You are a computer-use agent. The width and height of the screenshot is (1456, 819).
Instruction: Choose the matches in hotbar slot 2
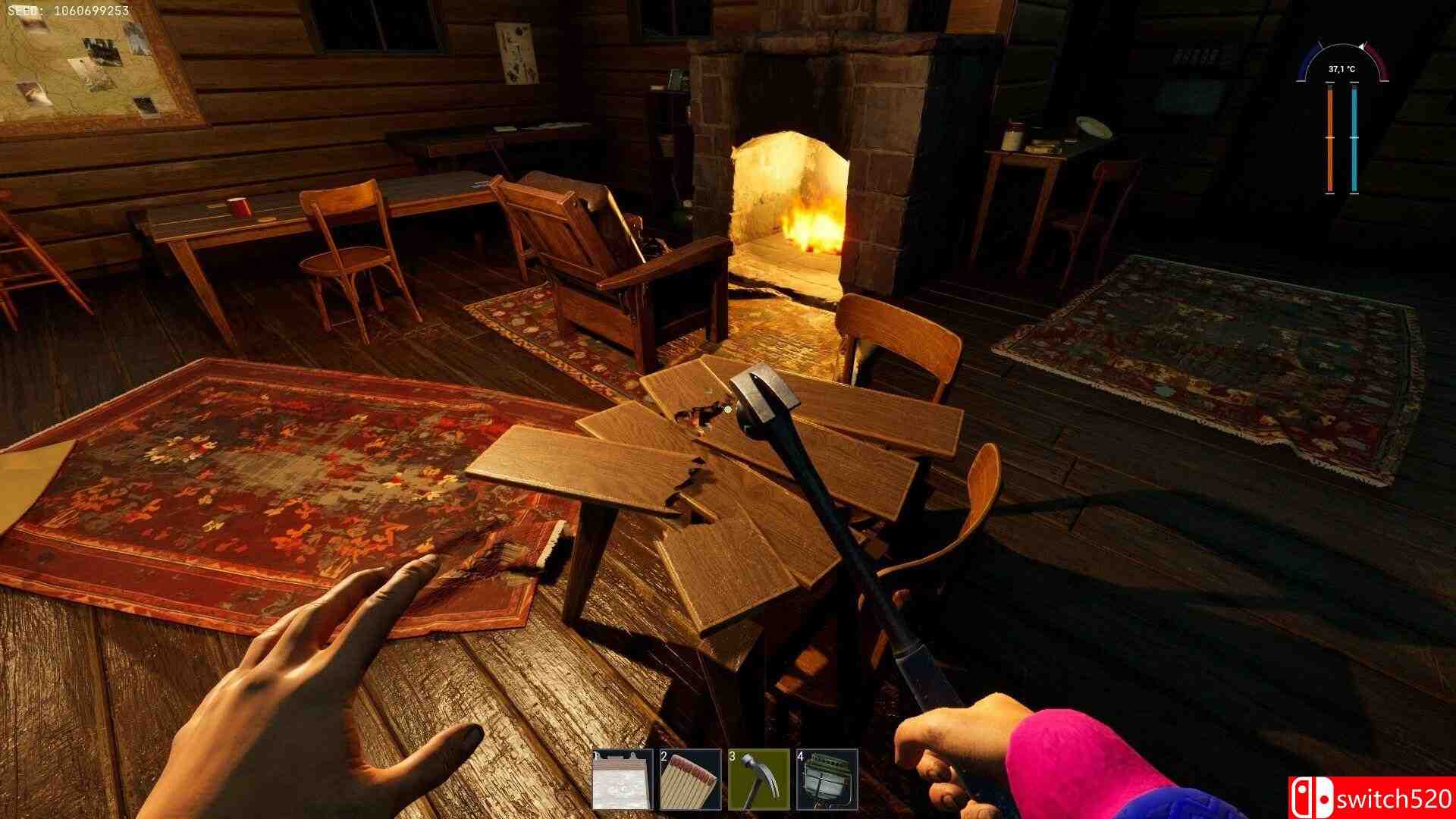click(690, 780)
